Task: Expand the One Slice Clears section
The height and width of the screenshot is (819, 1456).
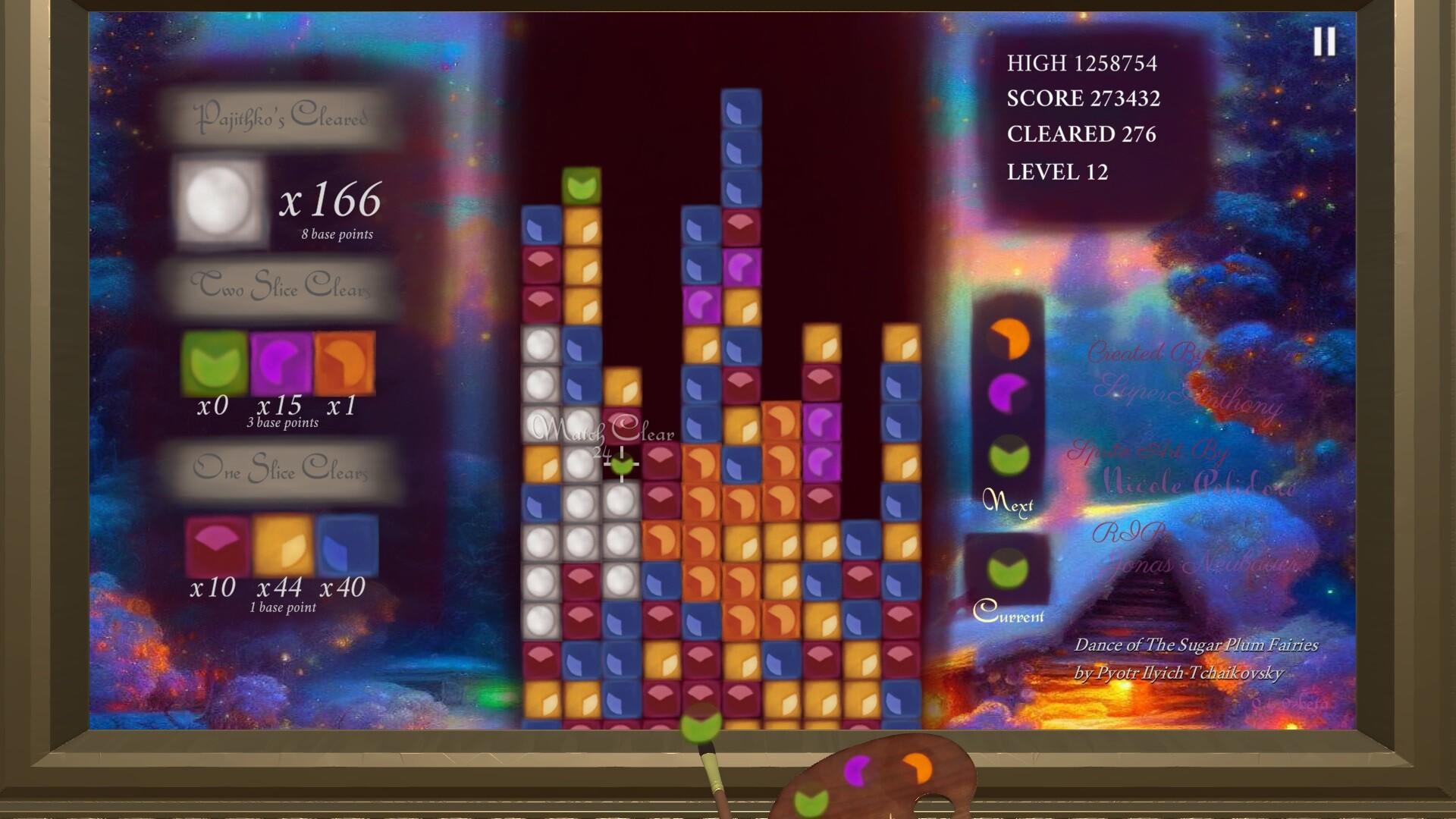Action: 281,472
